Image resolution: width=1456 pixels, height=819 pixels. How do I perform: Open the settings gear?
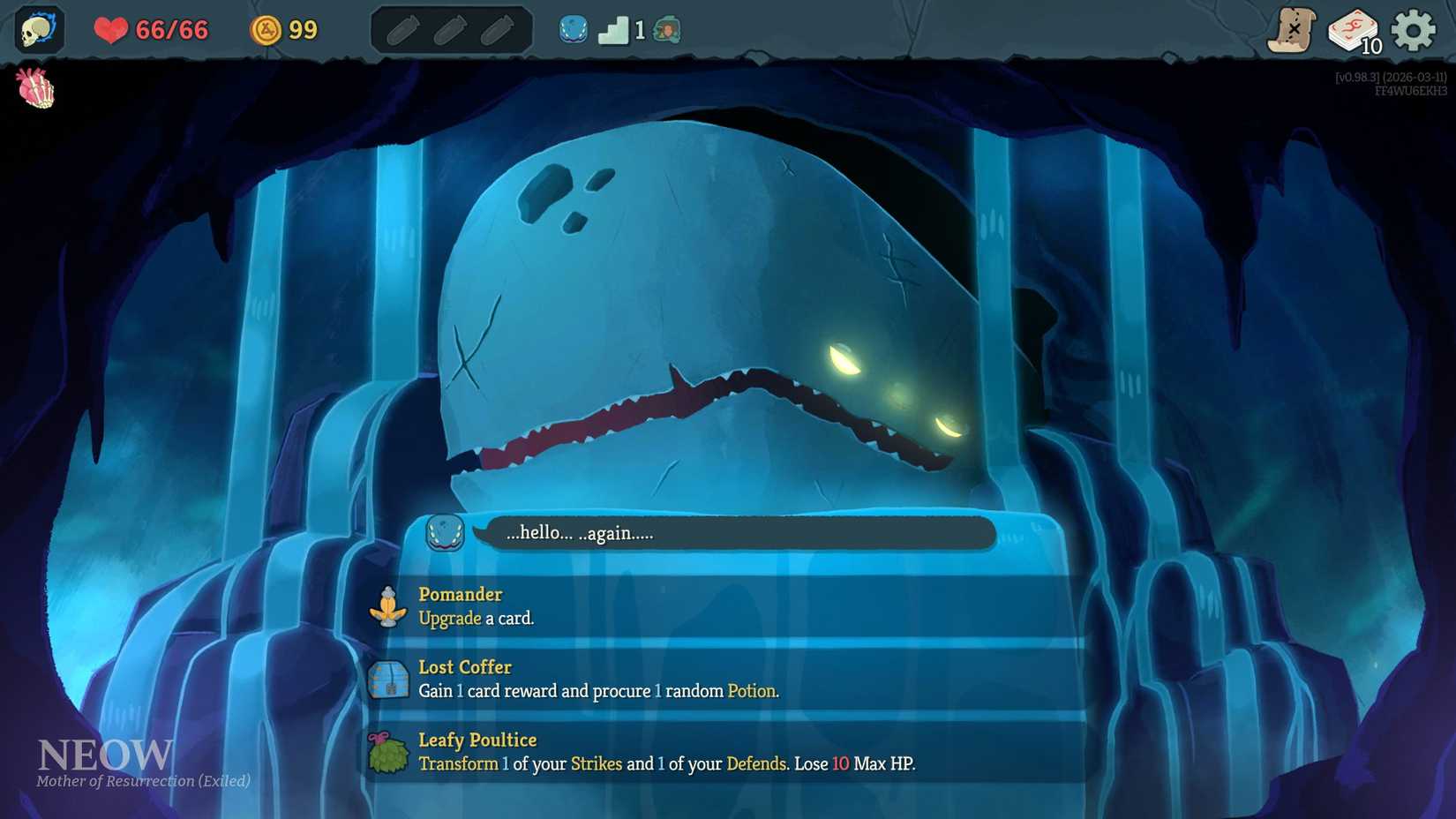[1415, 29]
